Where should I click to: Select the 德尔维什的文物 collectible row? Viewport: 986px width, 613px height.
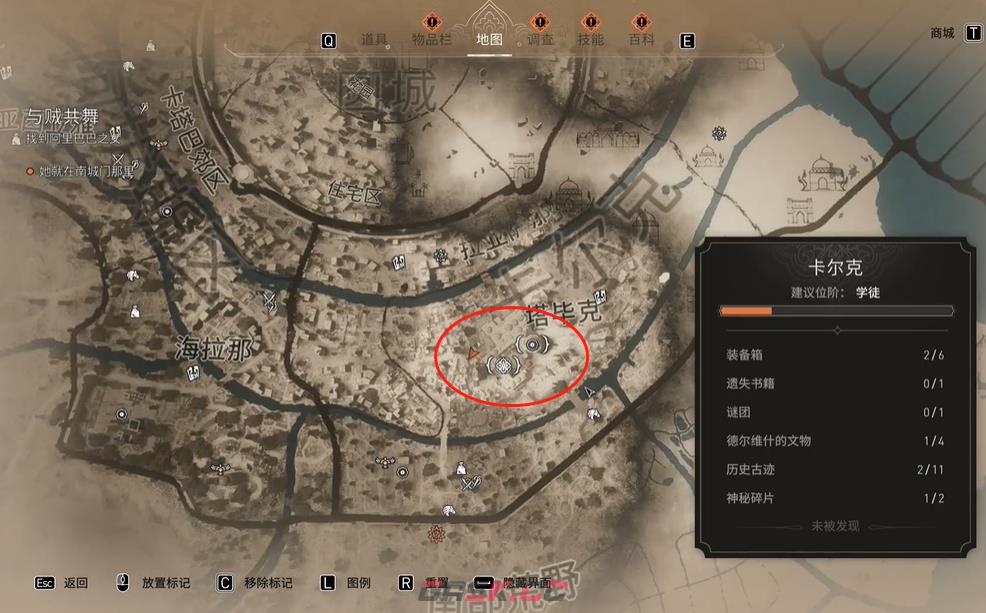point(834,440)
